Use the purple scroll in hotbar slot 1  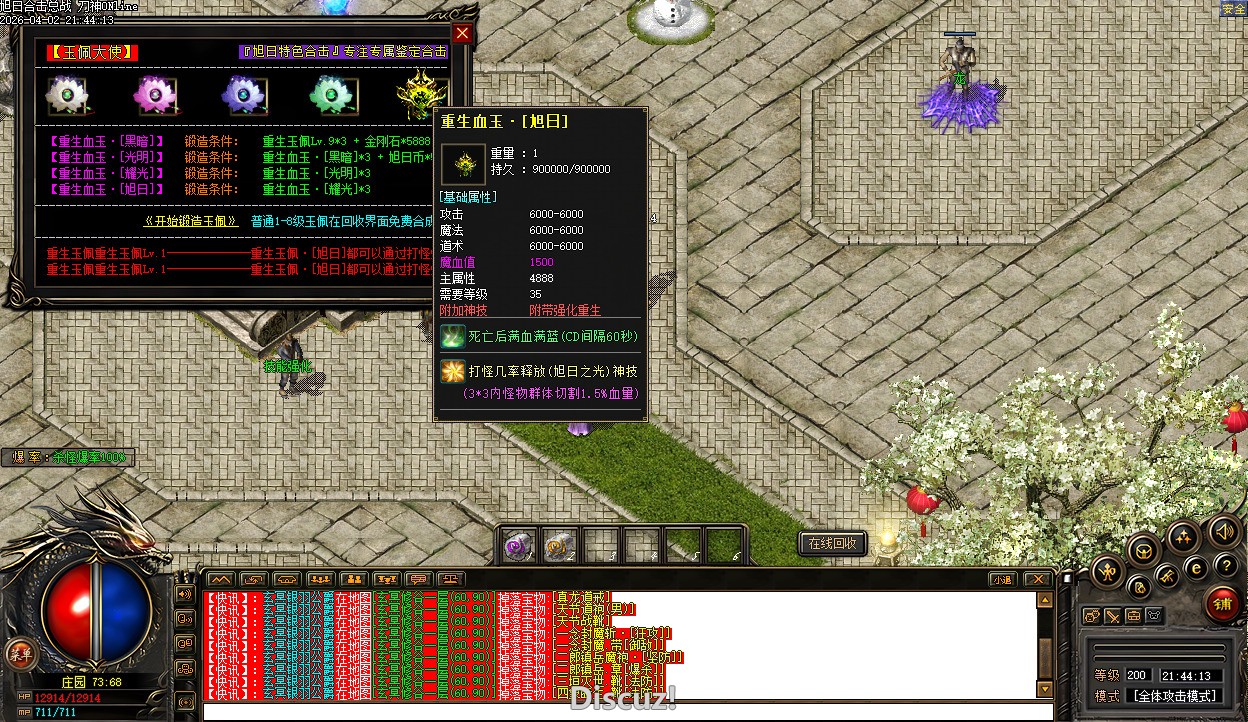[518, 546]
